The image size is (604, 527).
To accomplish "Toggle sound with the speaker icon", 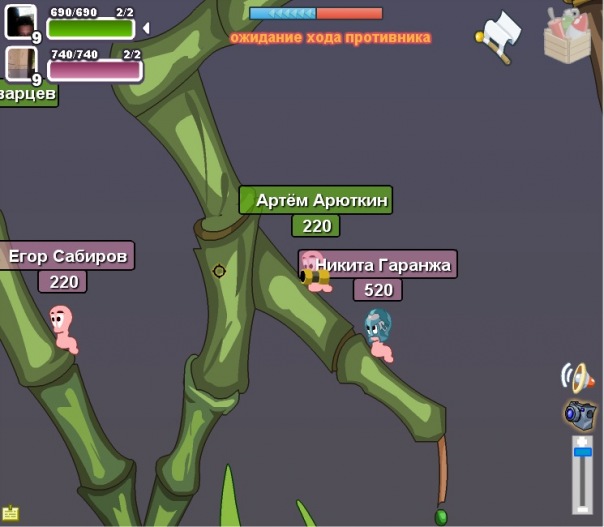I will (577, 378).
